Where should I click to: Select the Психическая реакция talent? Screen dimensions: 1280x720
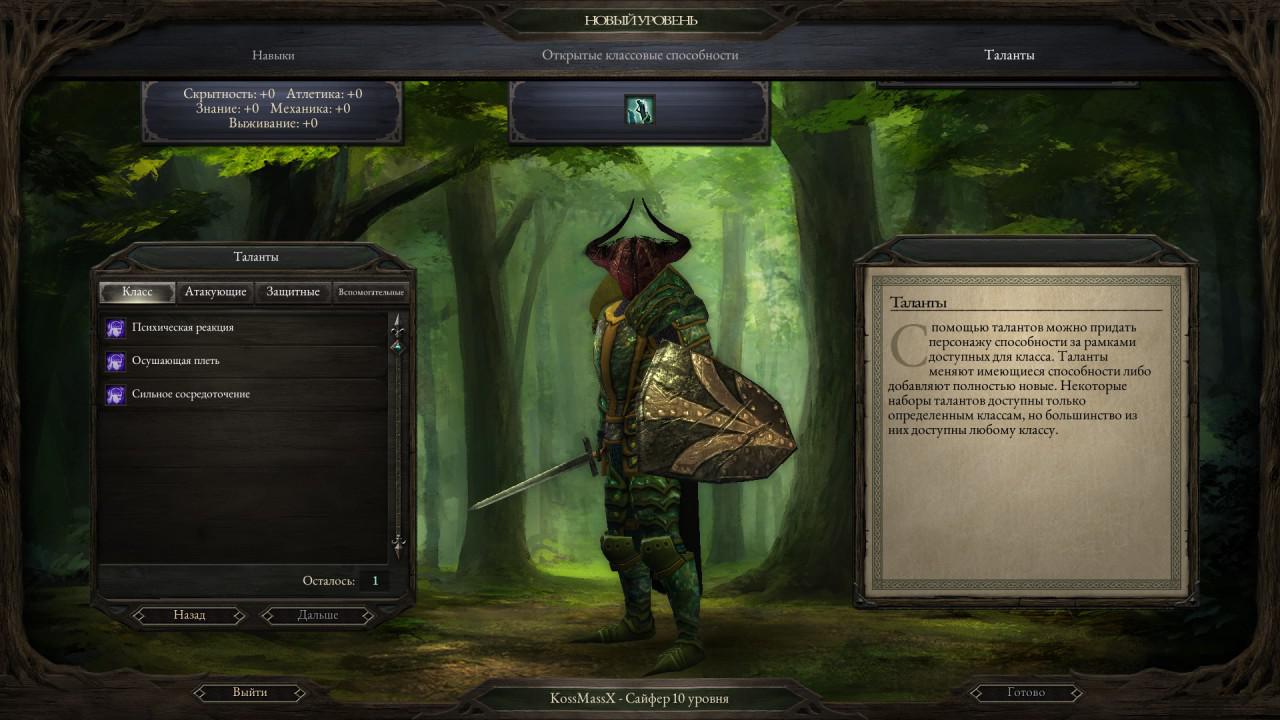(183, 328)
